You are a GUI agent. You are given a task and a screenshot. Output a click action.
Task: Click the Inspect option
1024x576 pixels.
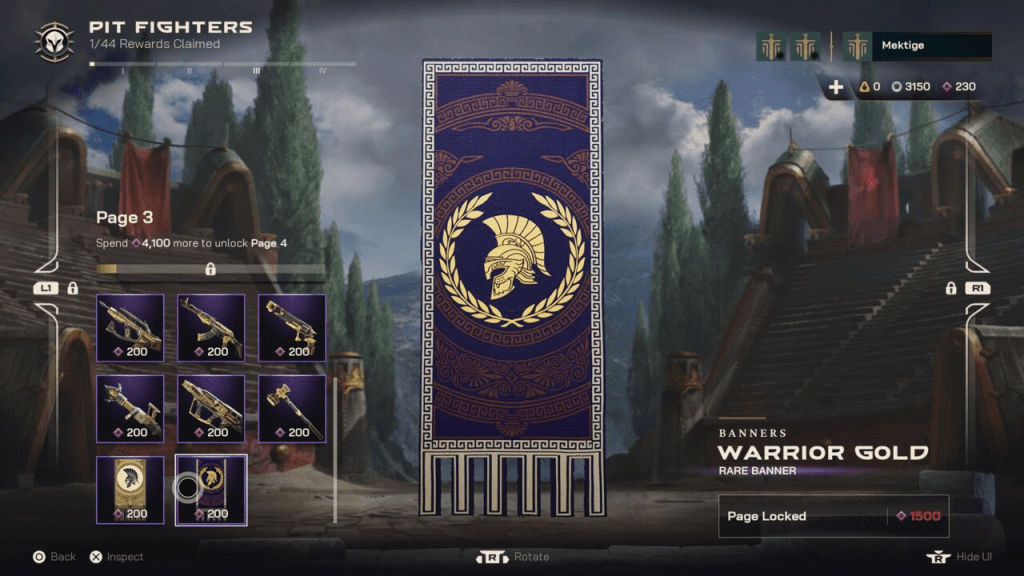coord(116,557)
